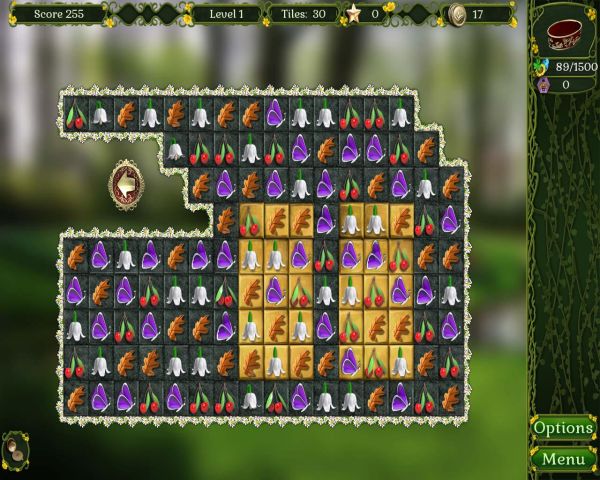Click the oval seed icon in corner
Screen dimensions: 600x480
[x=16, y=449]
